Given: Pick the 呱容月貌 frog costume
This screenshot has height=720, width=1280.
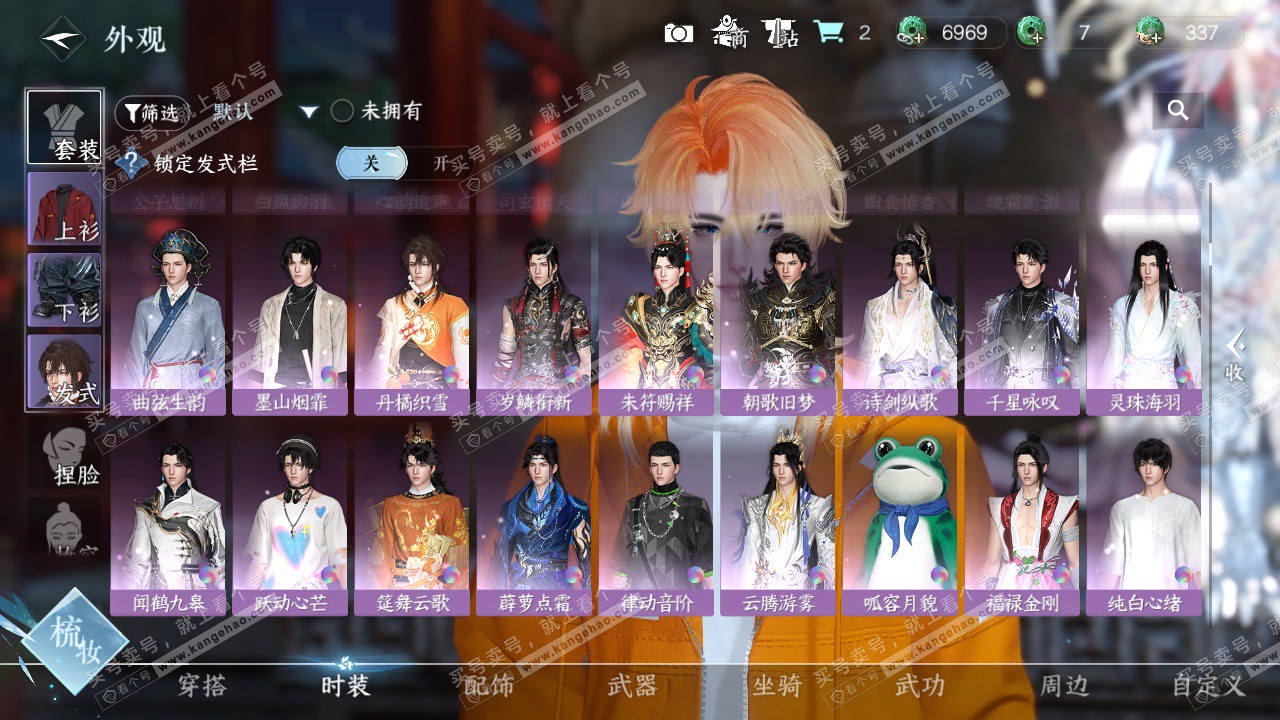Looking at the screenshot, I should tap(900, 520).
